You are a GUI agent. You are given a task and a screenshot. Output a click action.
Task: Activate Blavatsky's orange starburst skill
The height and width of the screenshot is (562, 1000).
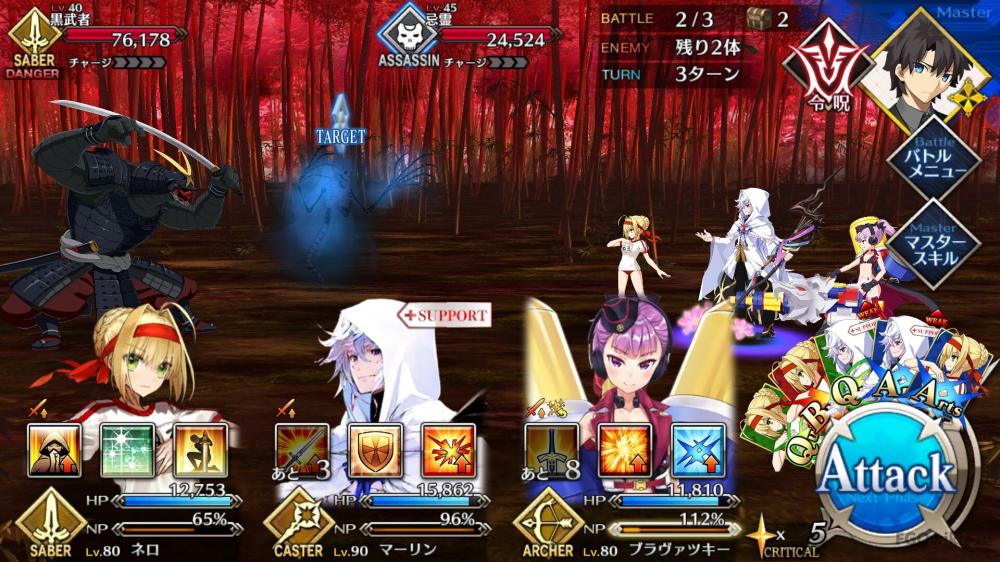[624, 450]
